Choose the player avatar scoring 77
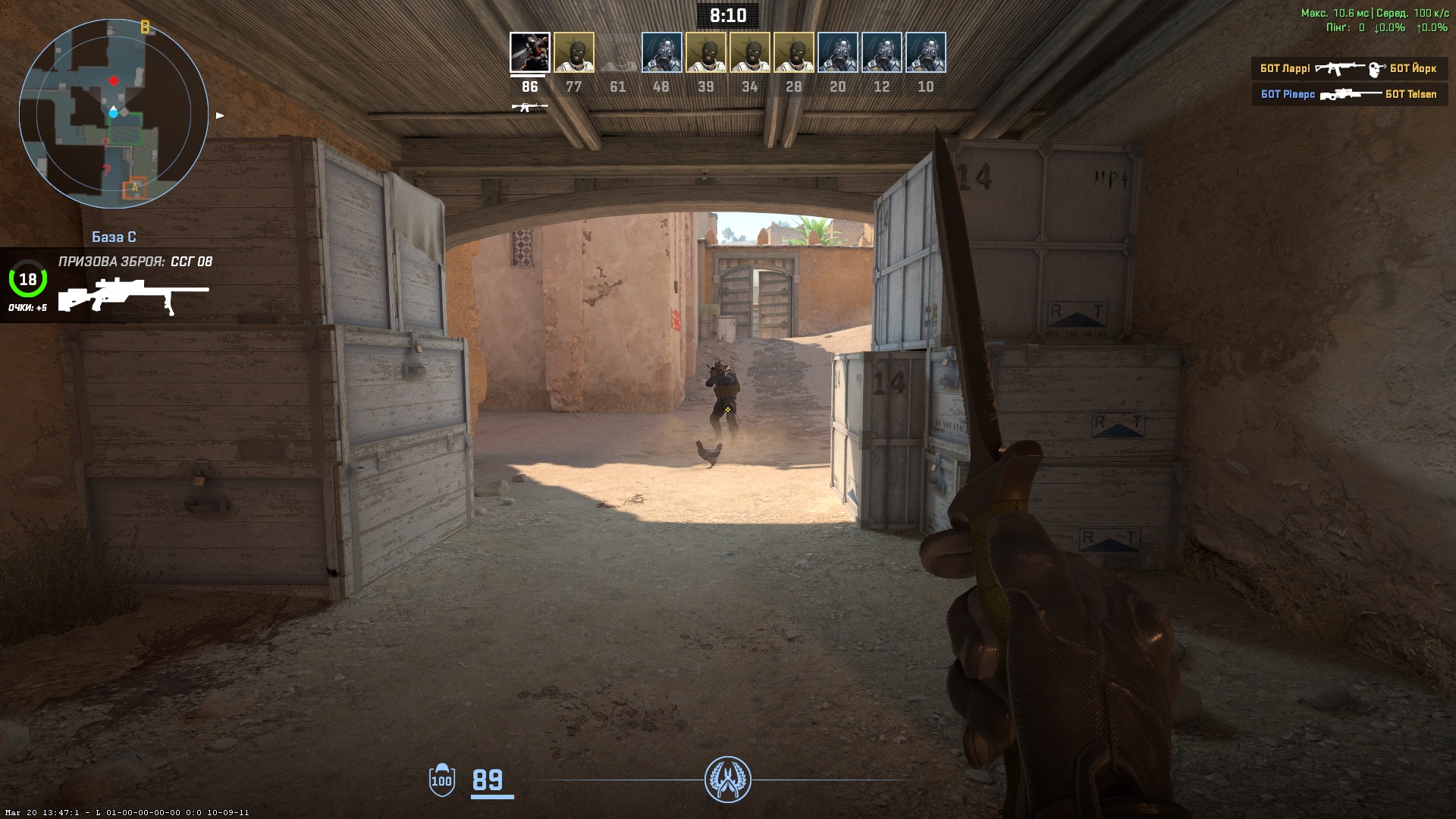Viewport: 1456px width, 819px height. pyautogui.click(x=574, y=52)
